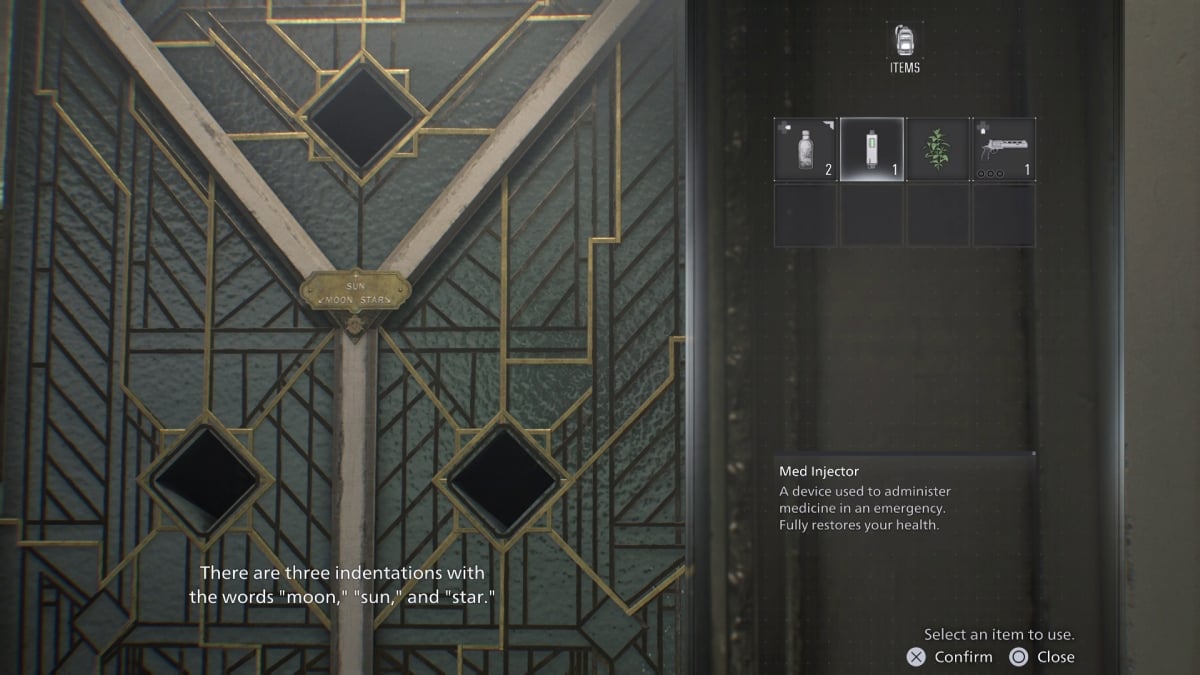Select the green herb in inventory
This screenshot has width=1200, height=675.
coord(938,149)
